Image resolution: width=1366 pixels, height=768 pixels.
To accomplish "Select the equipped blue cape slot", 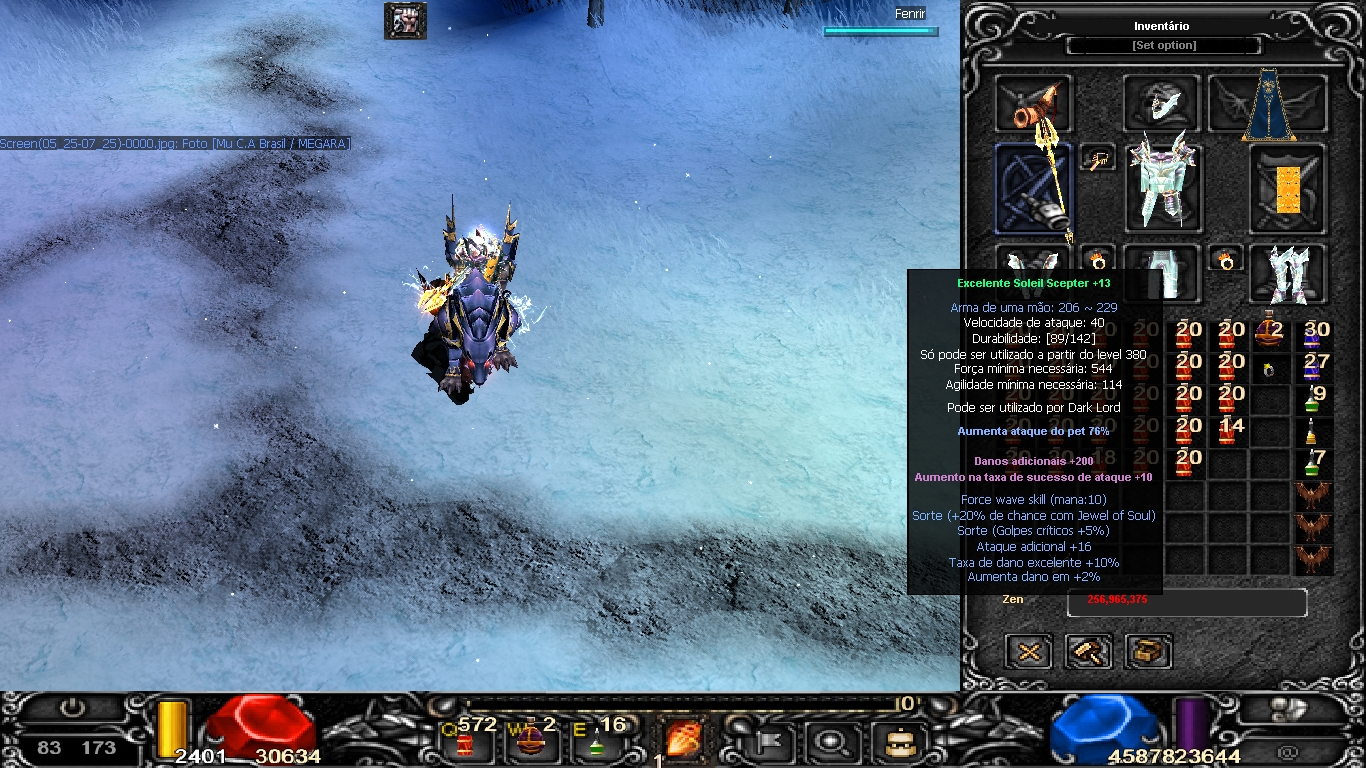I will pos(1268,104).
